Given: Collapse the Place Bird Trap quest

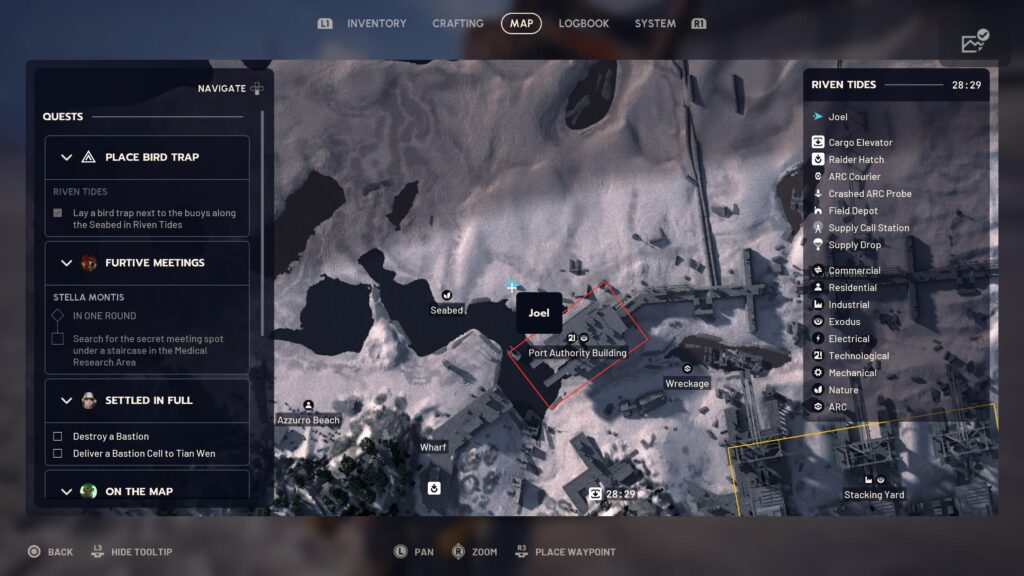Looking at the screenshot, I should [67, 157].
